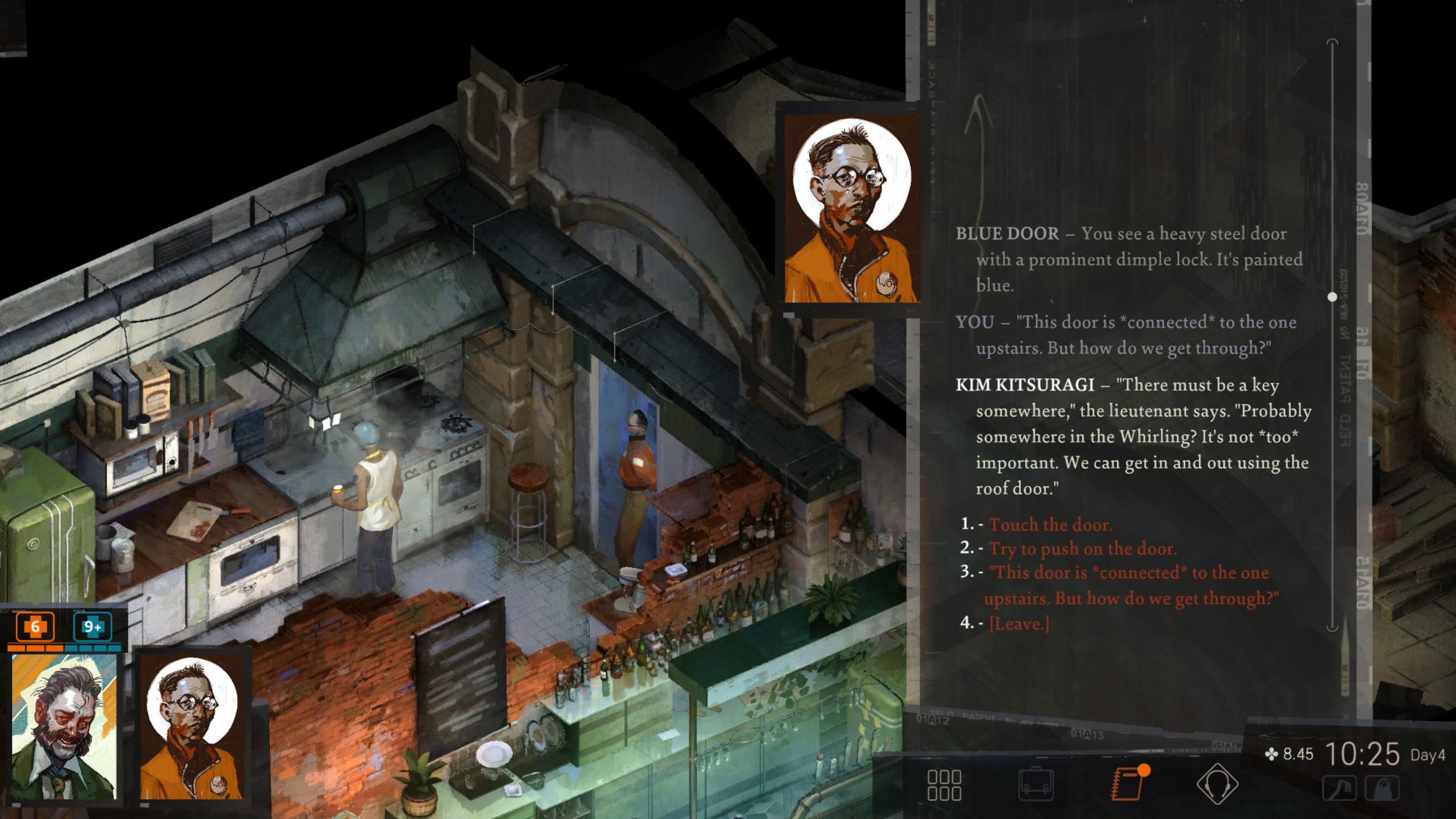Screen dimensions: 1456x819
Task: Choose the [Leave.] dialogue option
Action: pos(1019,624)
